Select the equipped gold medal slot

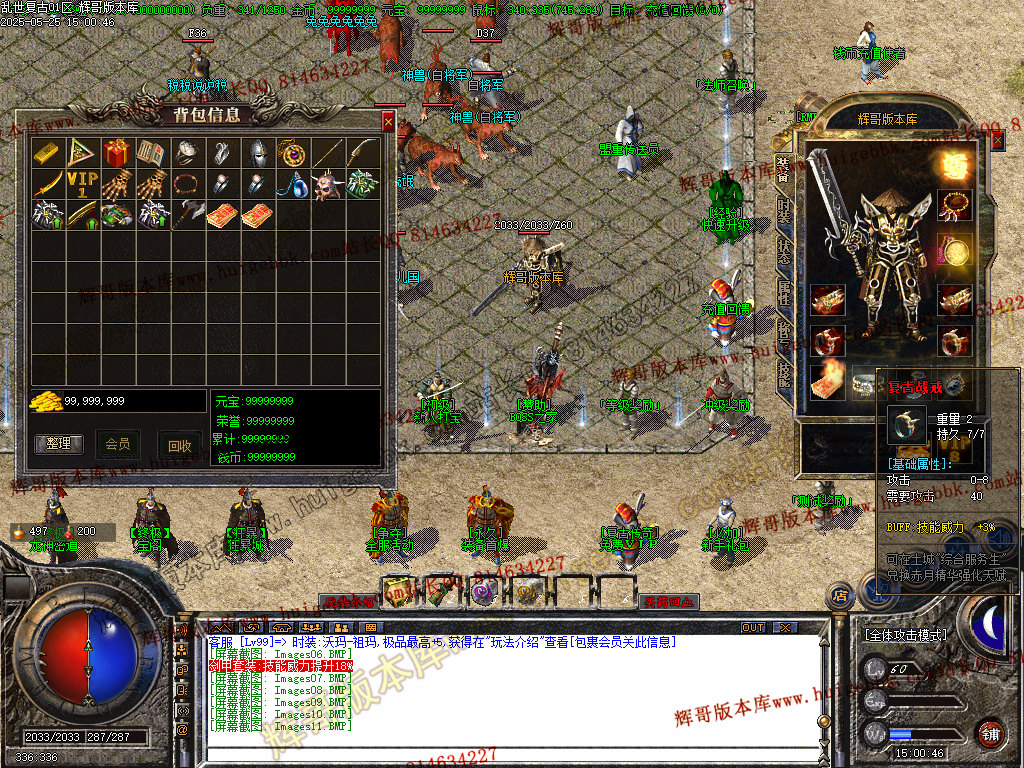(x=954, y=251)
